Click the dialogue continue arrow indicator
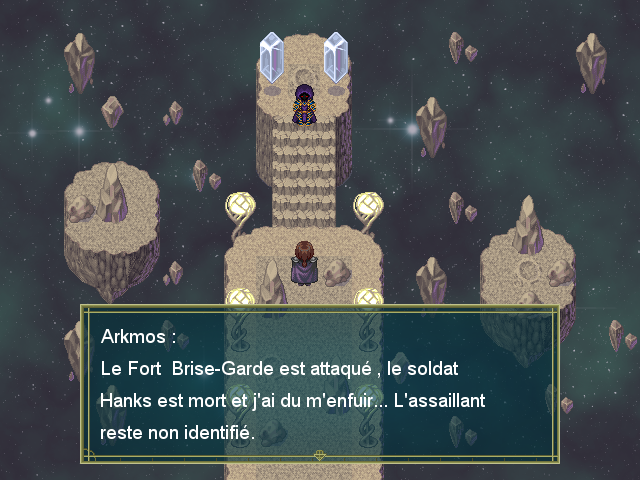640x480 pixels. click(x=320, y=455)
